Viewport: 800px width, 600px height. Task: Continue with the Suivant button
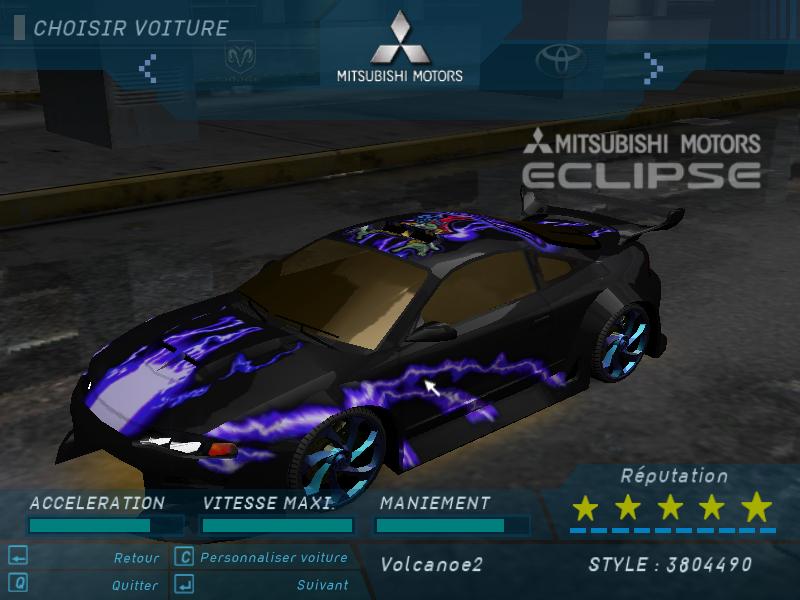(x=322, y=585)
